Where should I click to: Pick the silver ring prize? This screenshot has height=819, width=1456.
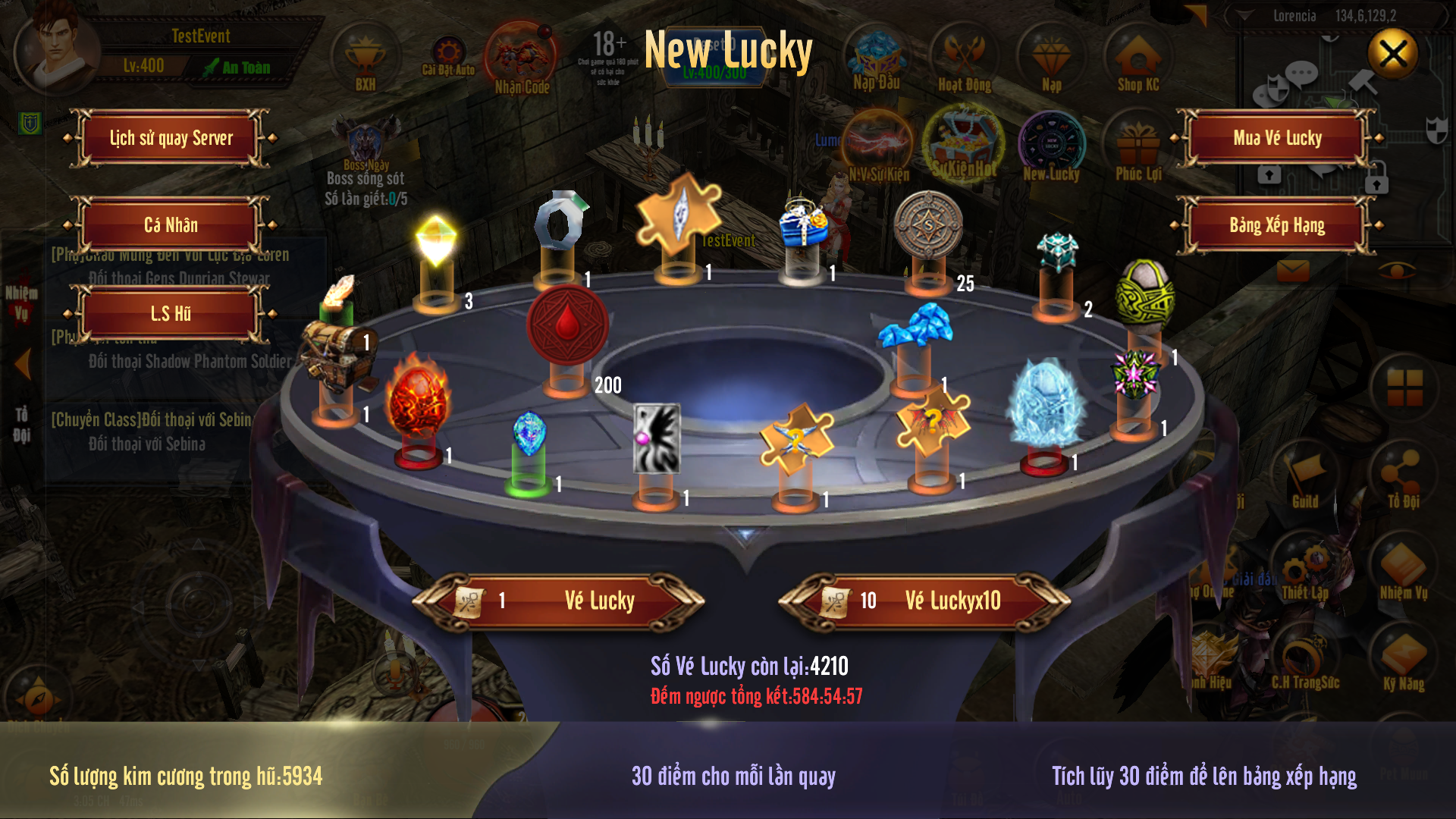(x=559, y=222)
